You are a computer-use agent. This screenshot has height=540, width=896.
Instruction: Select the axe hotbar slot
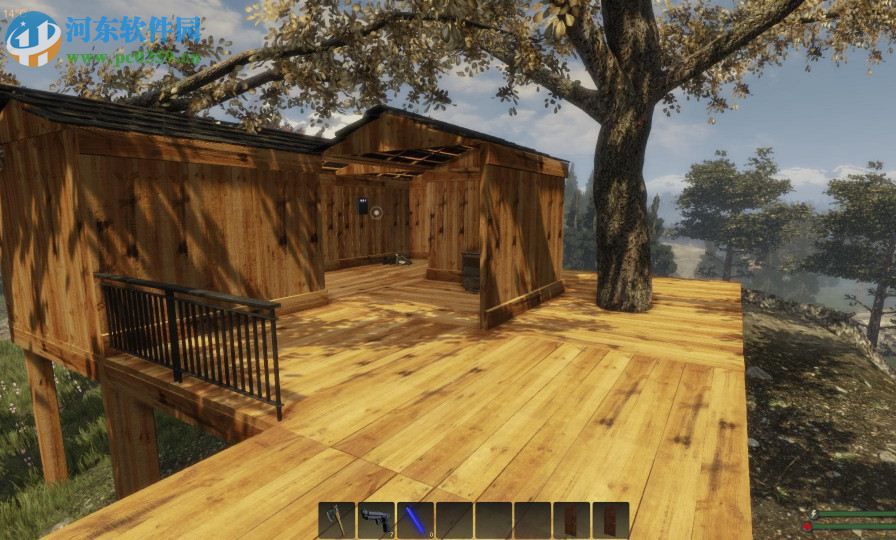point(337,520)
